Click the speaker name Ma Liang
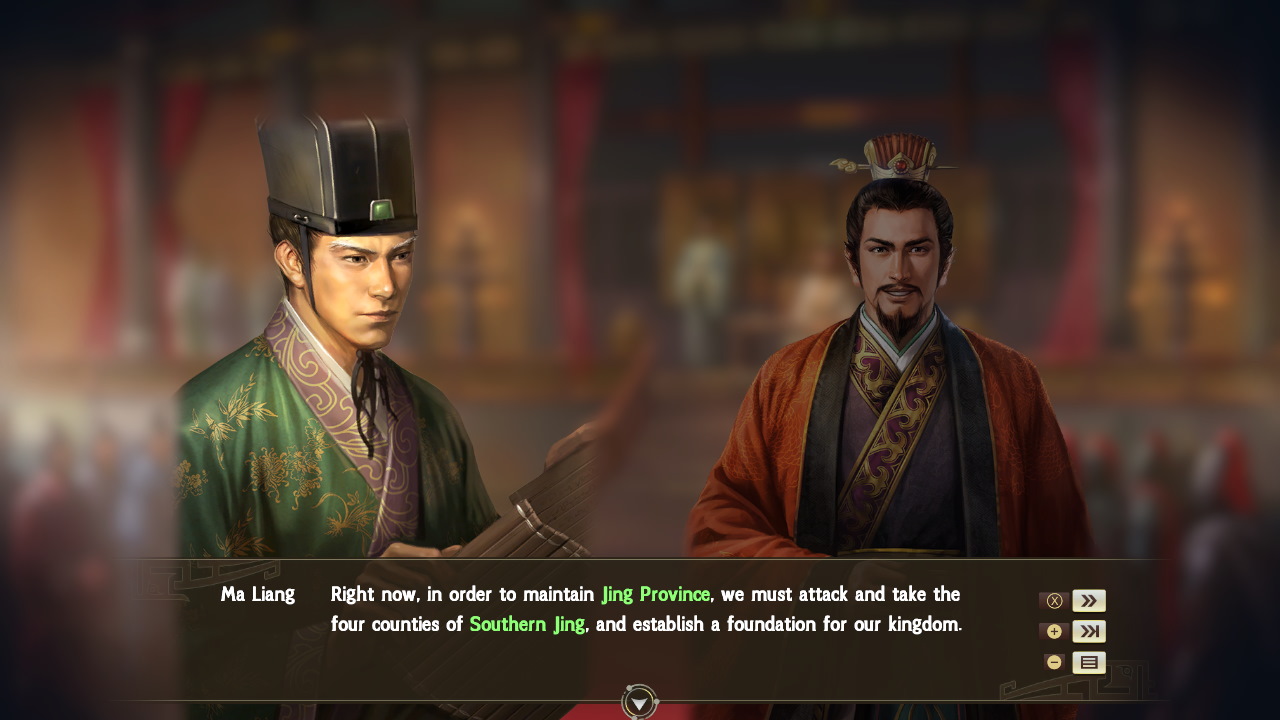 point(258,594)
